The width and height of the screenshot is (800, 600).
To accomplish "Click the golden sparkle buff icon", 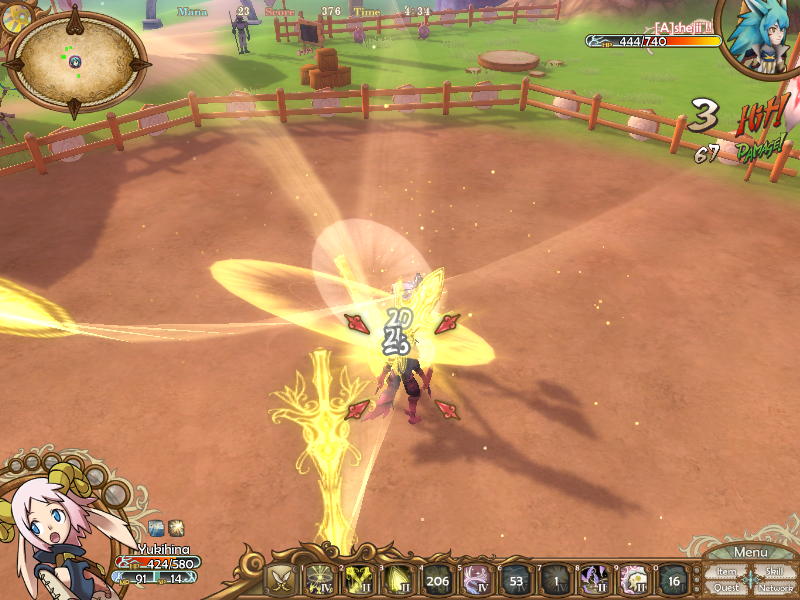I will click(175, 527).
